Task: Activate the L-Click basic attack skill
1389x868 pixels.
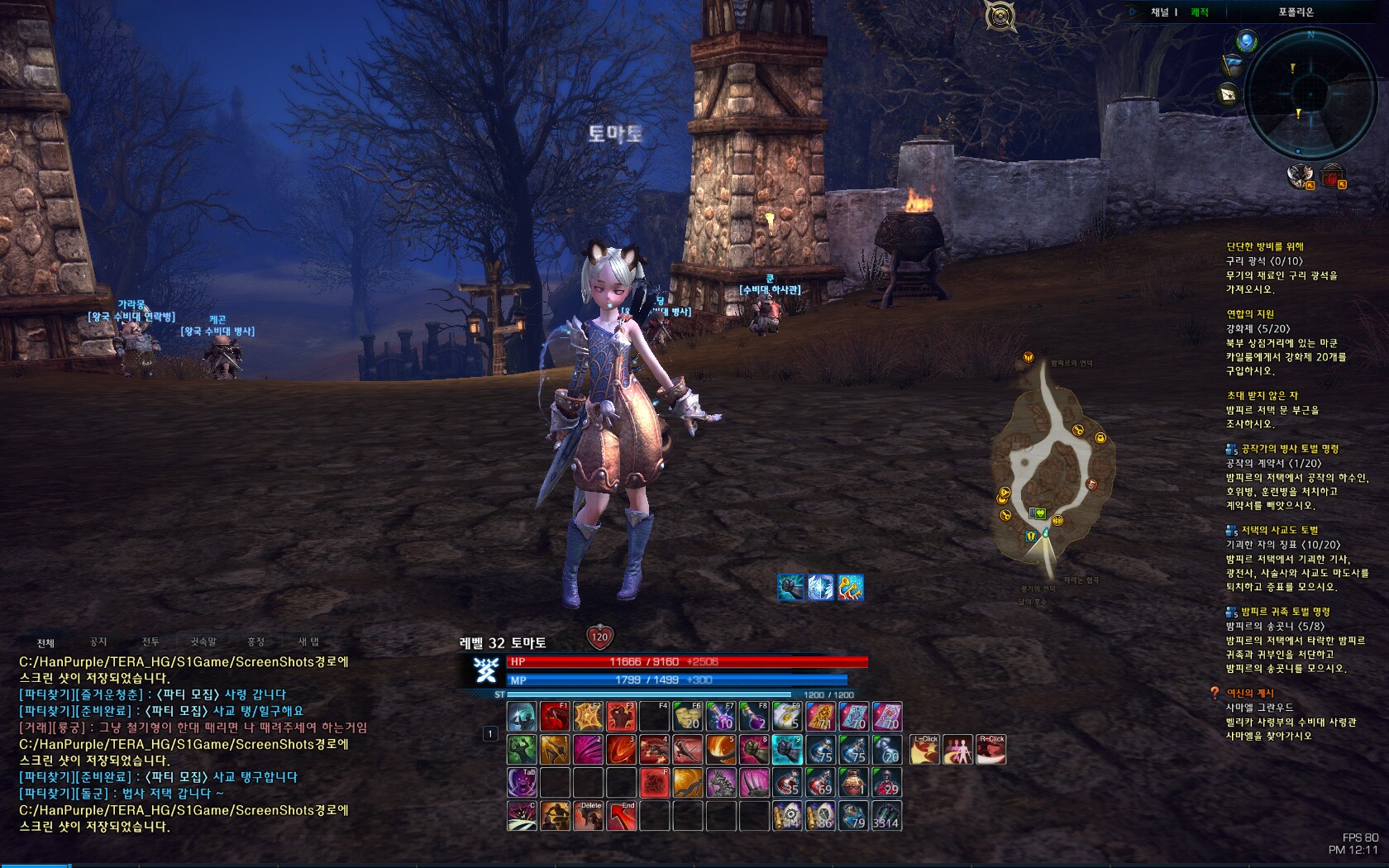Action: coord(925,749)
